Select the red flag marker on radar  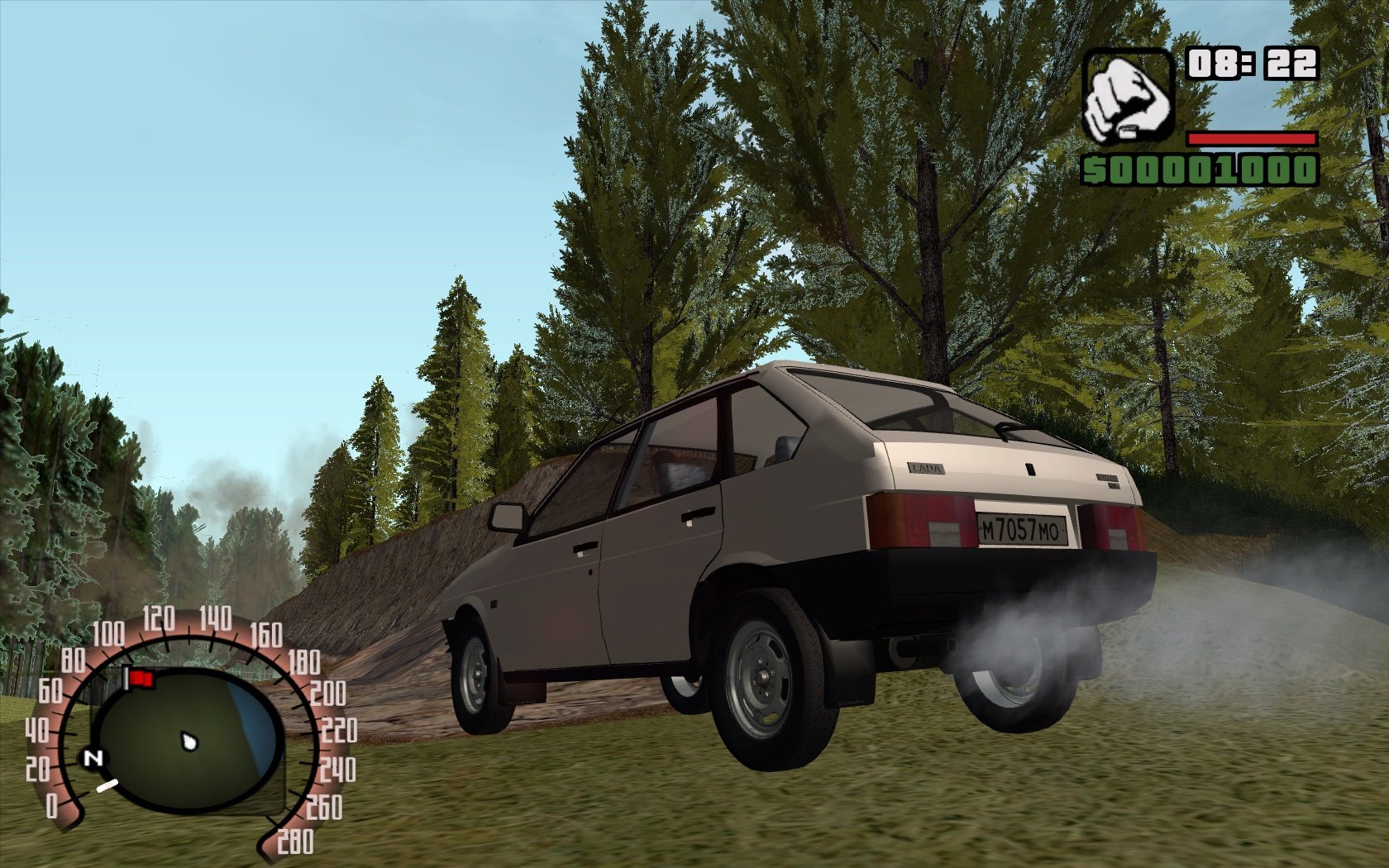(x=141, y=679)
